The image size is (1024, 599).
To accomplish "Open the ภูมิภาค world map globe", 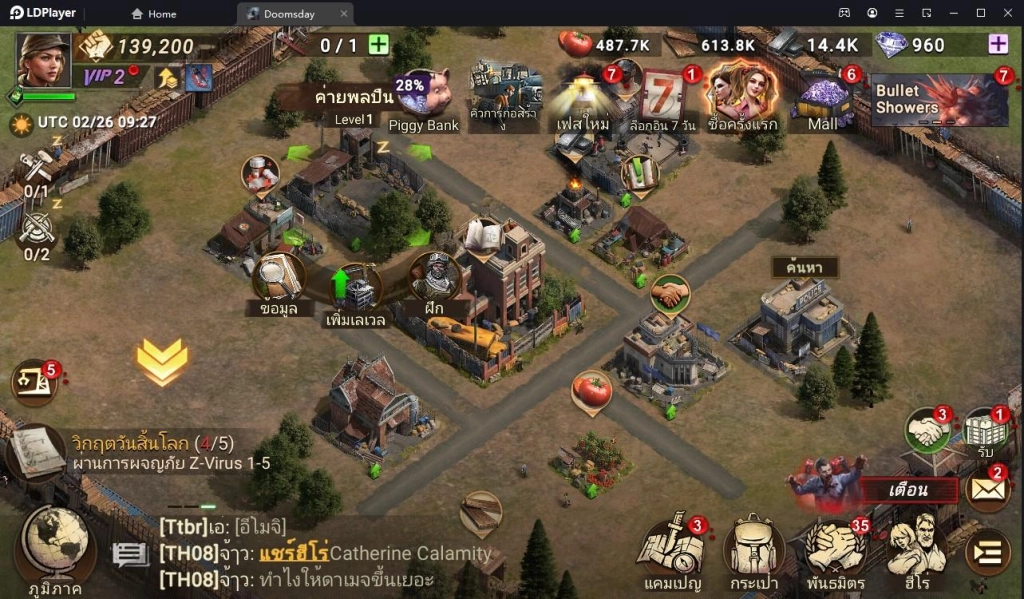I will pyautogui.click(x=56, y=546).
